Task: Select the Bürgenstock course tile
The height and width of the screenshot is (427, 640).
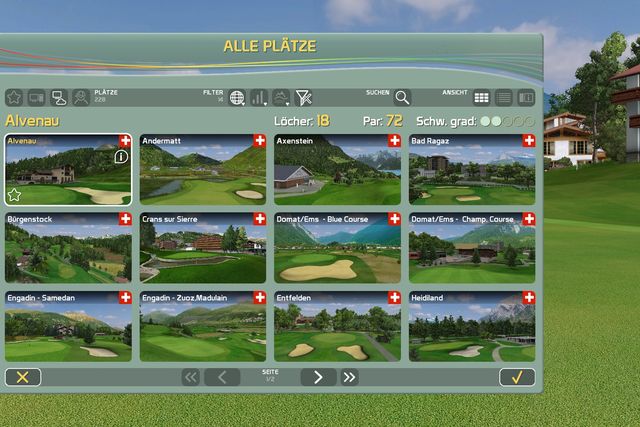Action: click(x=68, y=250)
